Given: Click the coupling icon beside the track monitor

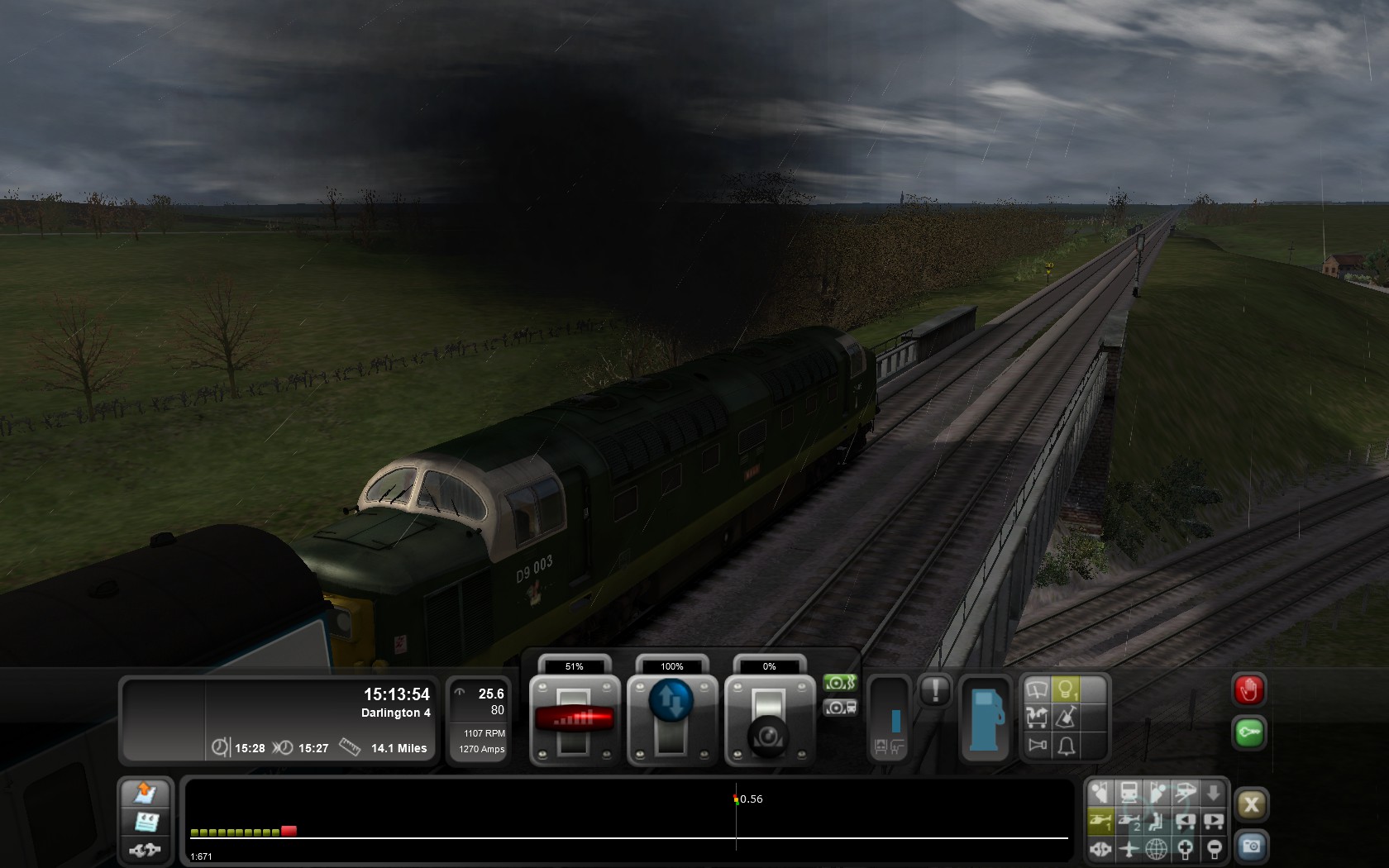Looking at the screenshot, I should click(146, 849).
